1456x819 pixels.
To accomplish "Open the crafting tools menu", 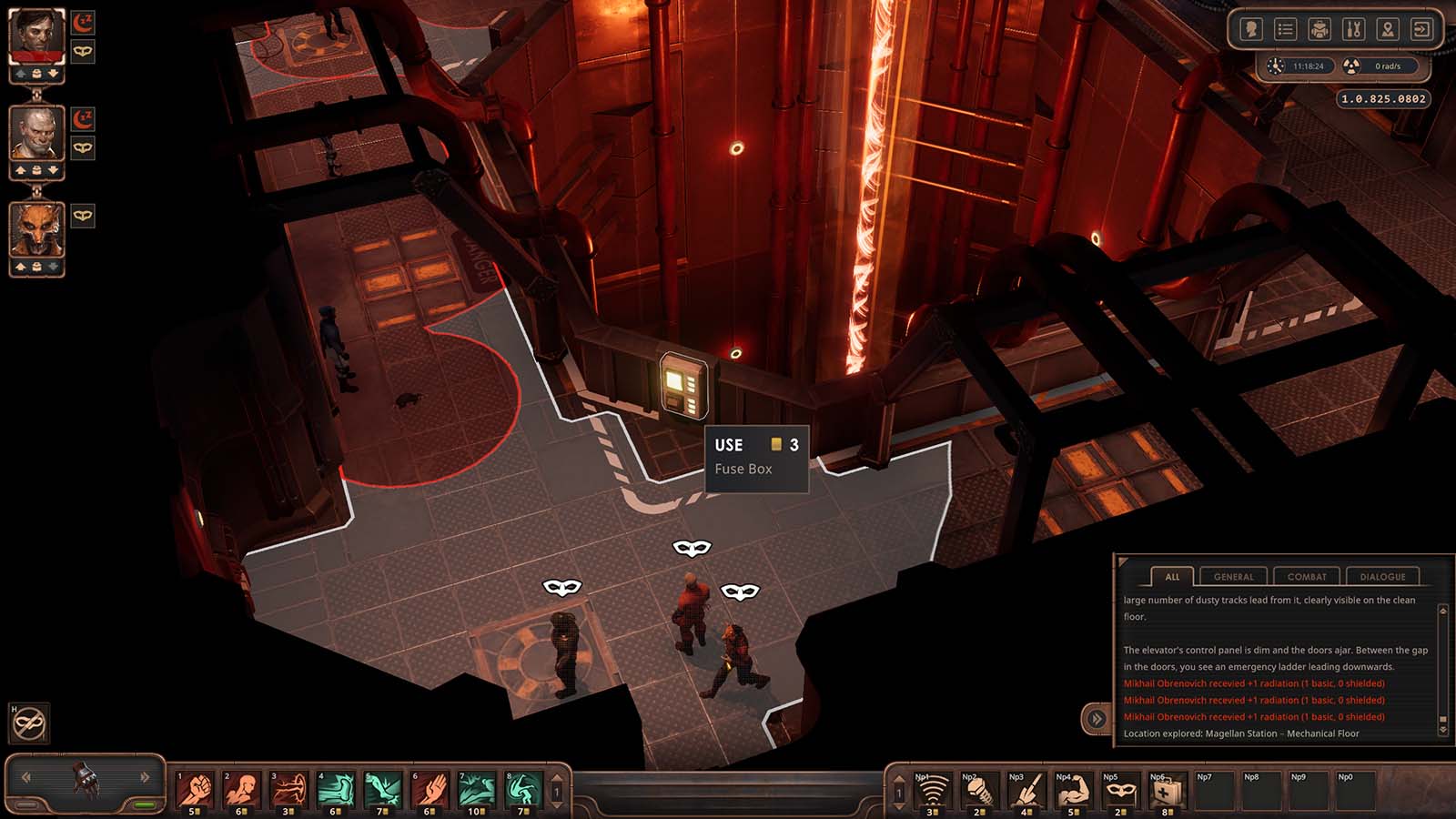I will point(1353,30).
